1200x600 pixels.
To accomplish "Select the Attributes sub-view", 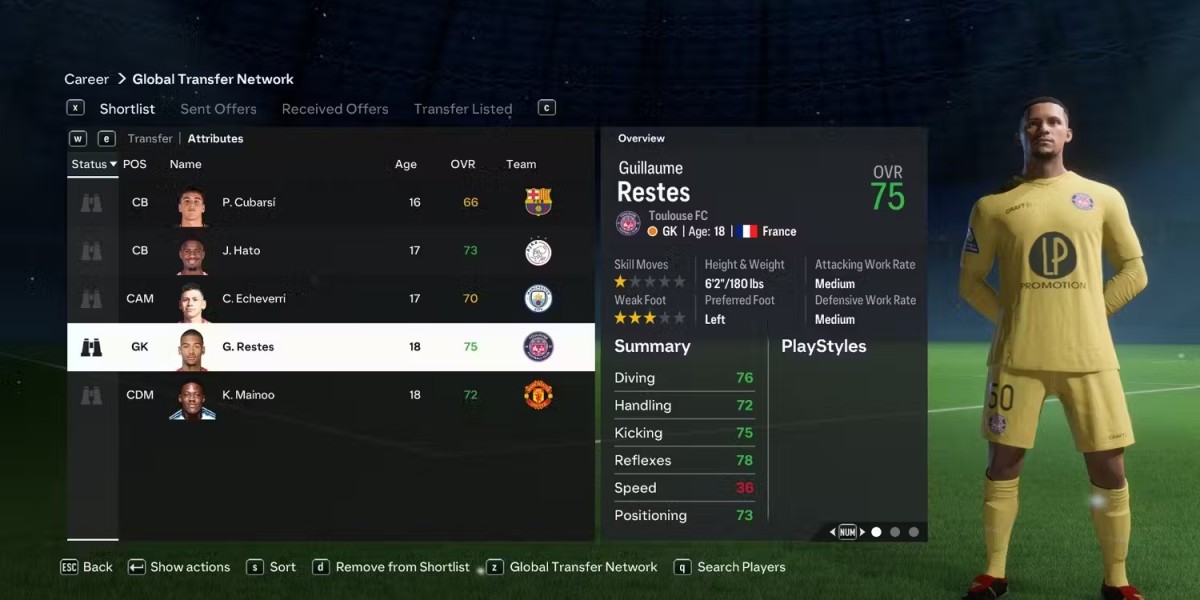I will click(215, 139).
